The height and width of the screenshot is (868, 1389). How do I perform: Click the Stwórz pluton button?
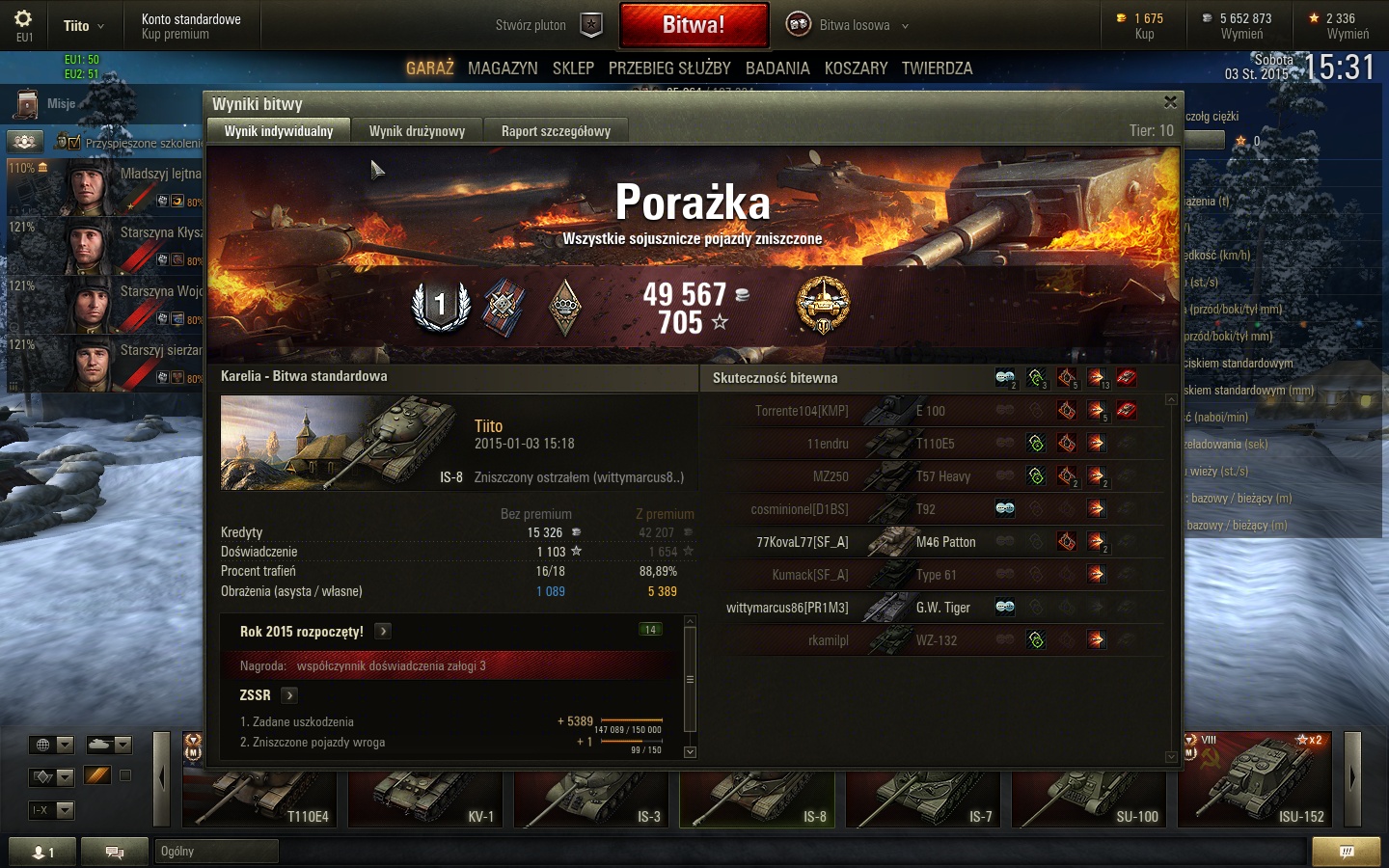coord(548,25)
